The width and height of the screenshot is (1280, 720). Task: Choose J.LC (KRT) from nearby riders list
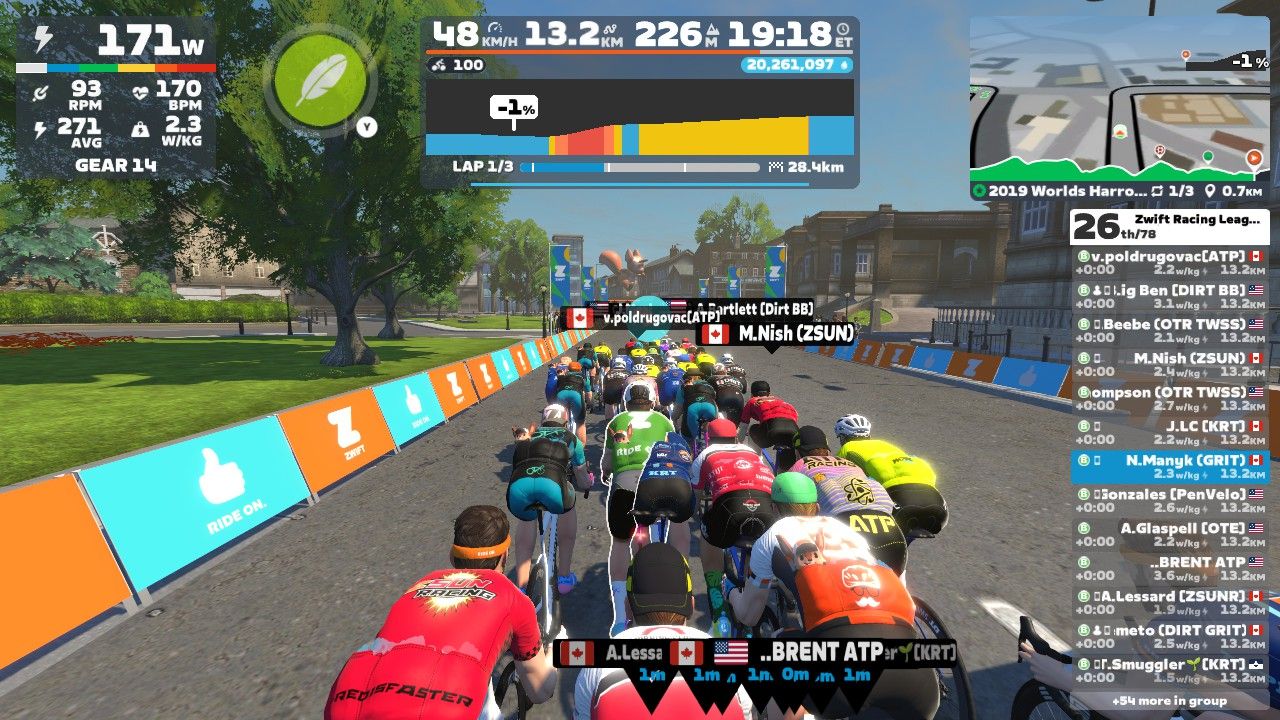(x=1168, y=432)
